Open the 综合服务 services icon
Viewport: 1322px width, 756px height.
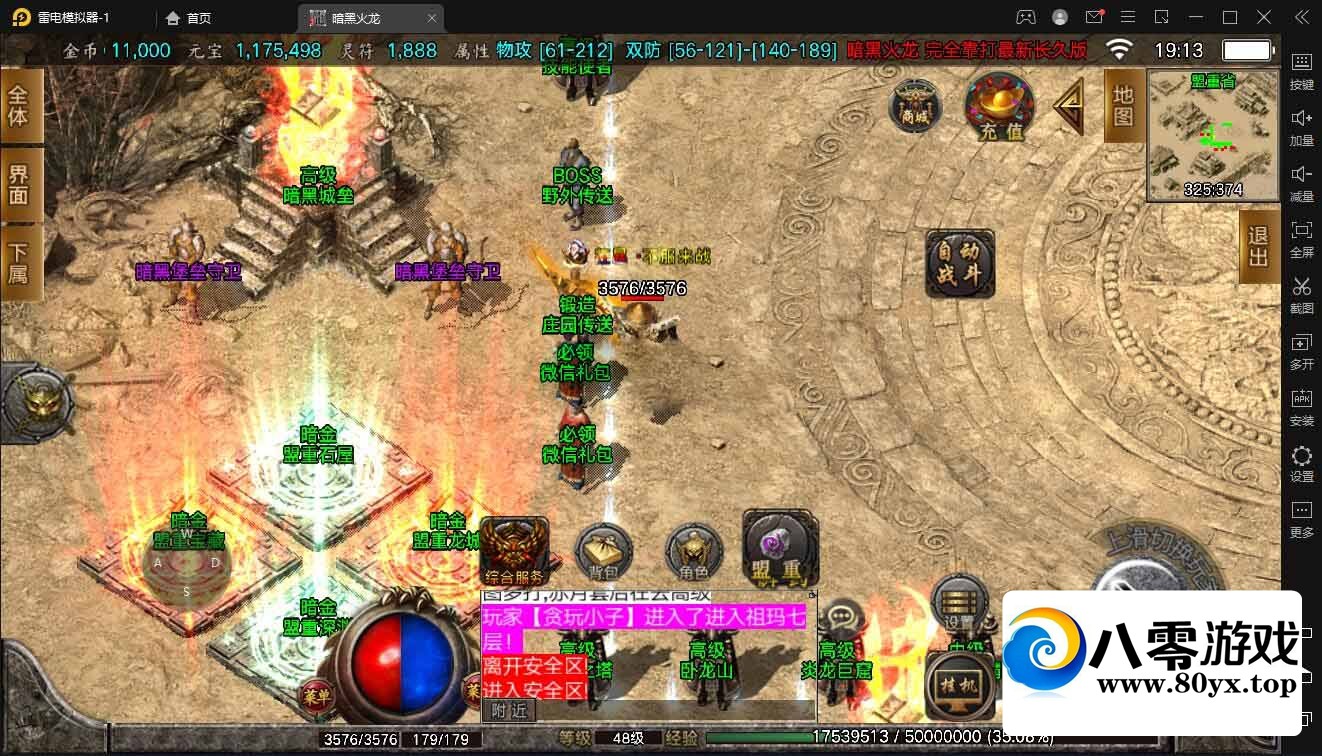pyautogui.click(x=514, y=552)
